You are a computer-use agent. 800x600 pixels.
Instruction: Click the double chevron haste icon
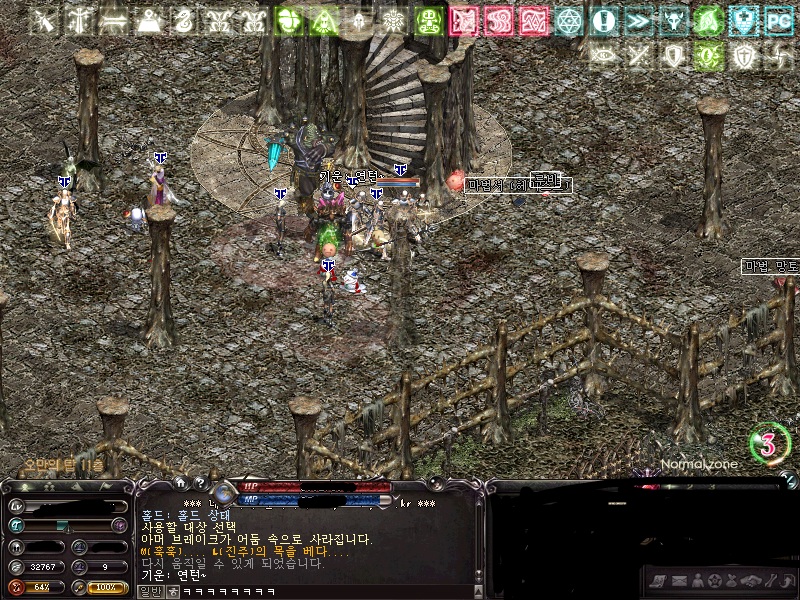point(638,21)
